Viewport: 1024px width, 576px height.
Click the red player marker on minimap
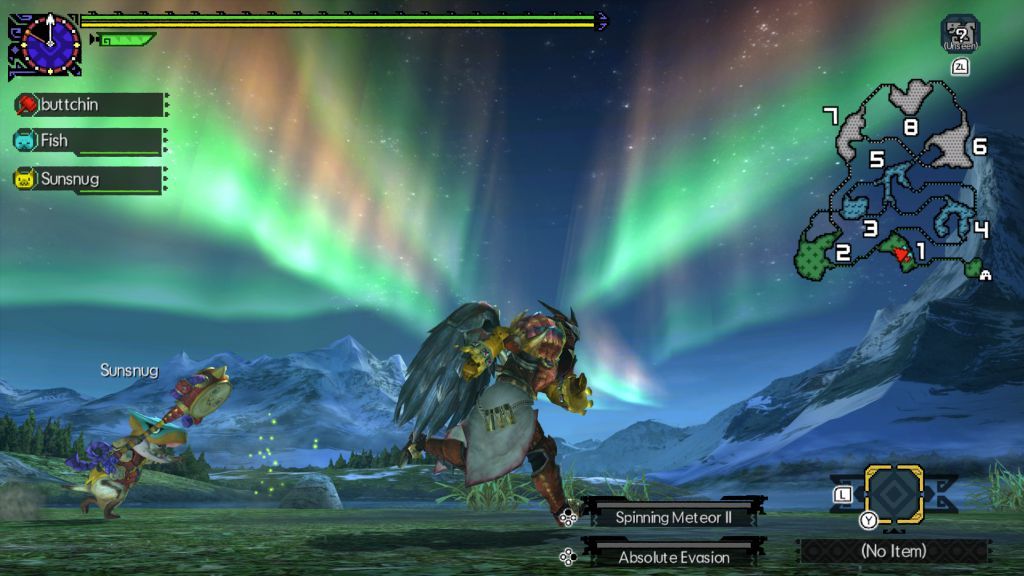point(902,254)
